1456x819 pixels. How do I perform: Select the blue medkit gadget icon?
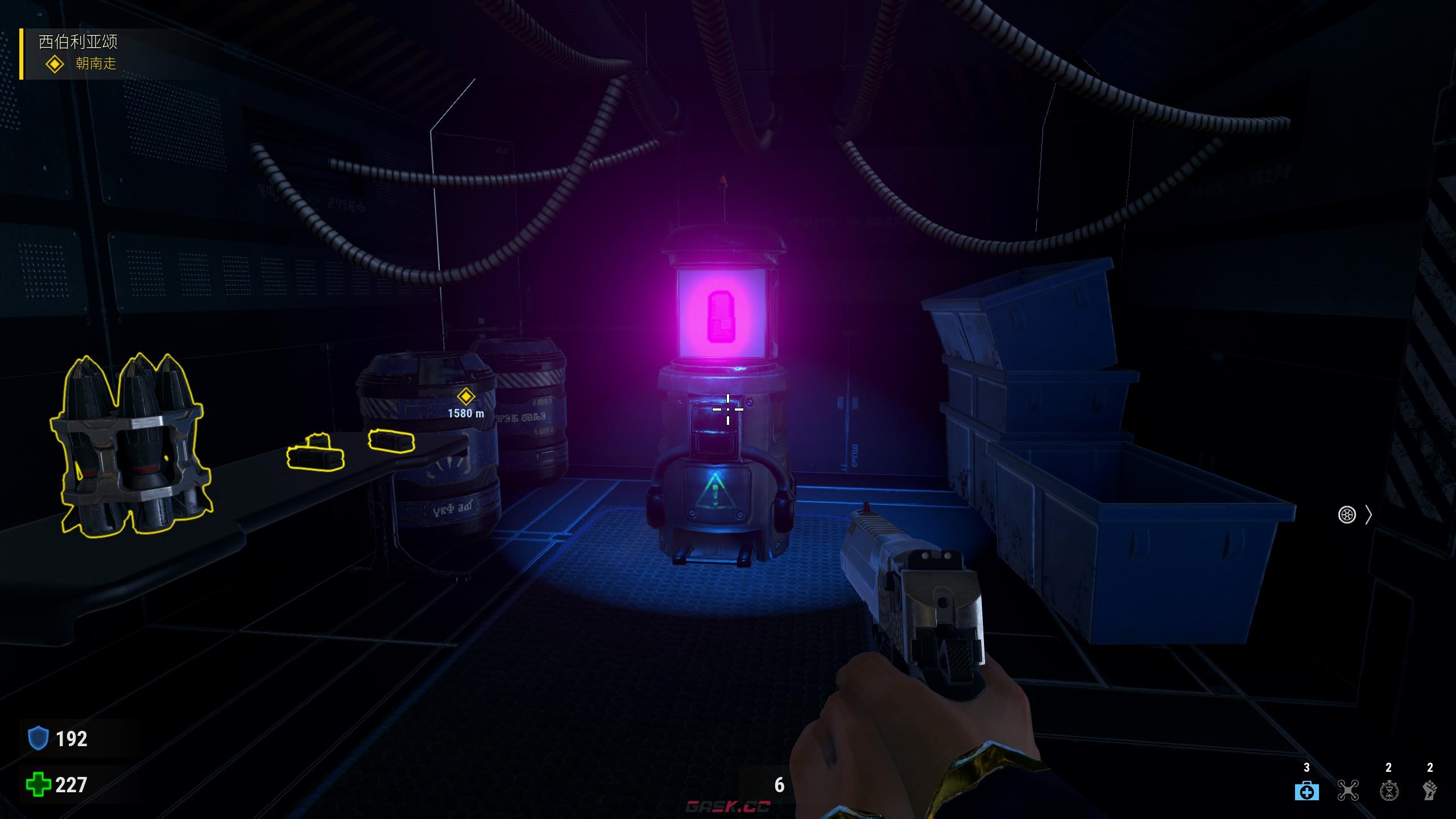tap(1306, 791)
